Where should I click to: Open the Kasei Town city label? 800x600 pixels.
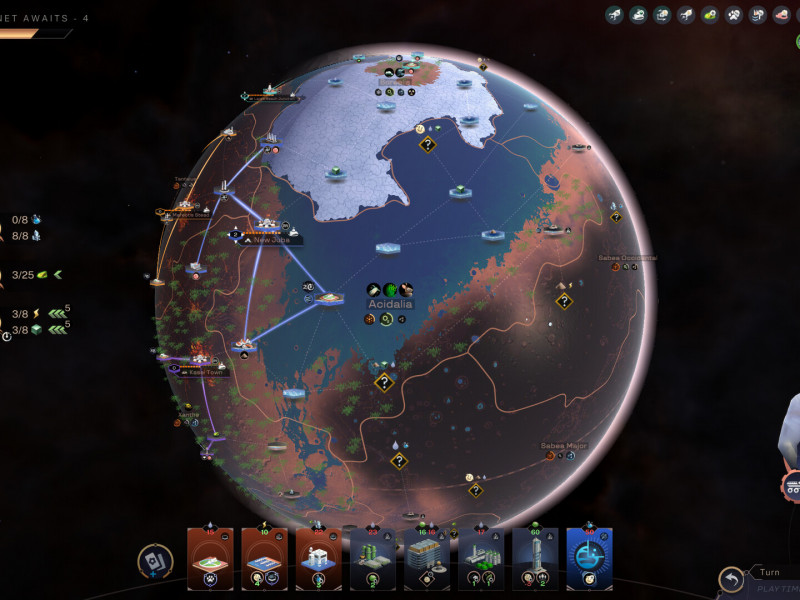[204, 371]
